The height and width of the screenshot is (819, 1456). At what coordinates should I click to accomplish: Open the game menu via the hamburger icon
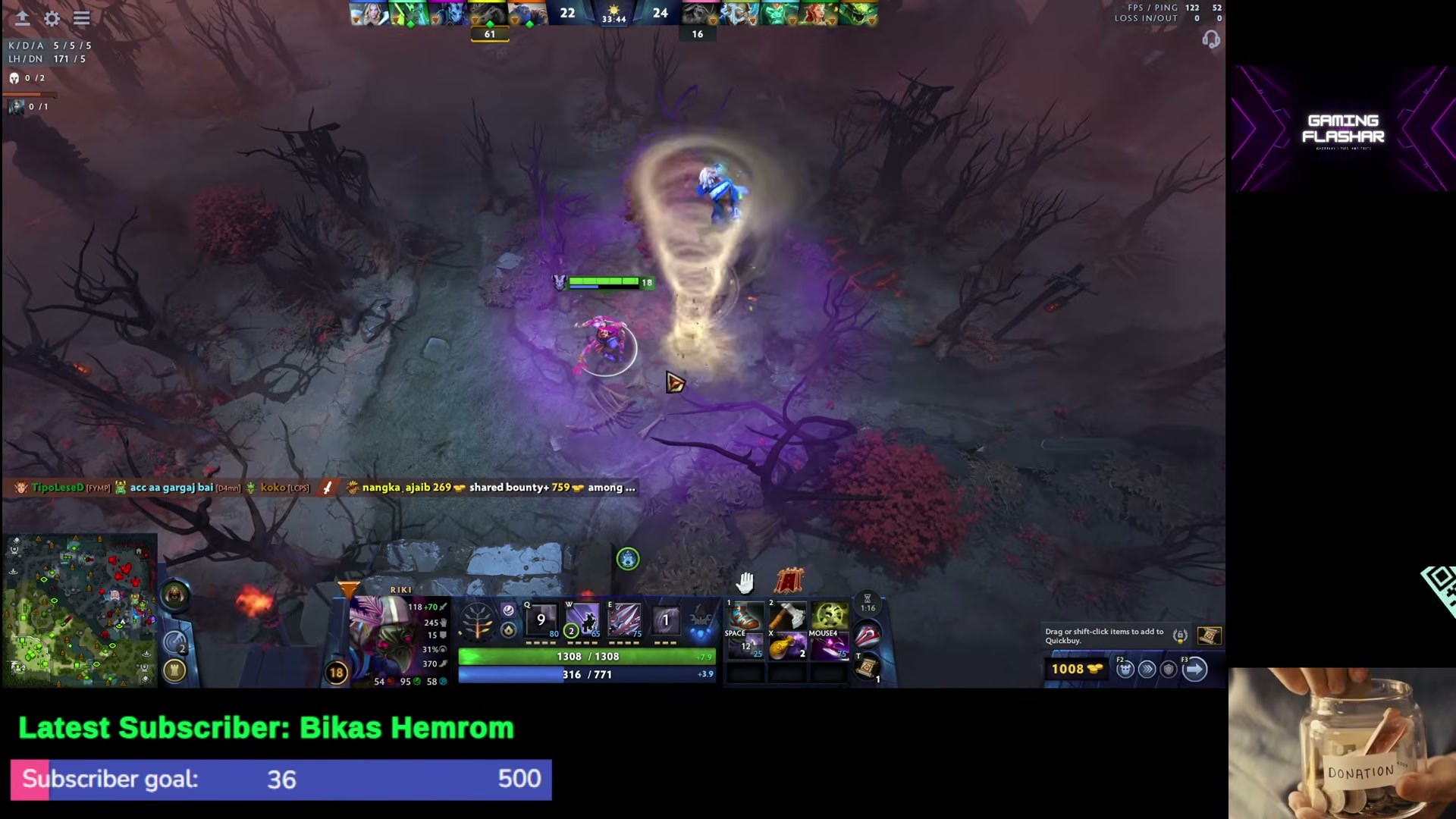pyautogui.click(x=81, y=18)
